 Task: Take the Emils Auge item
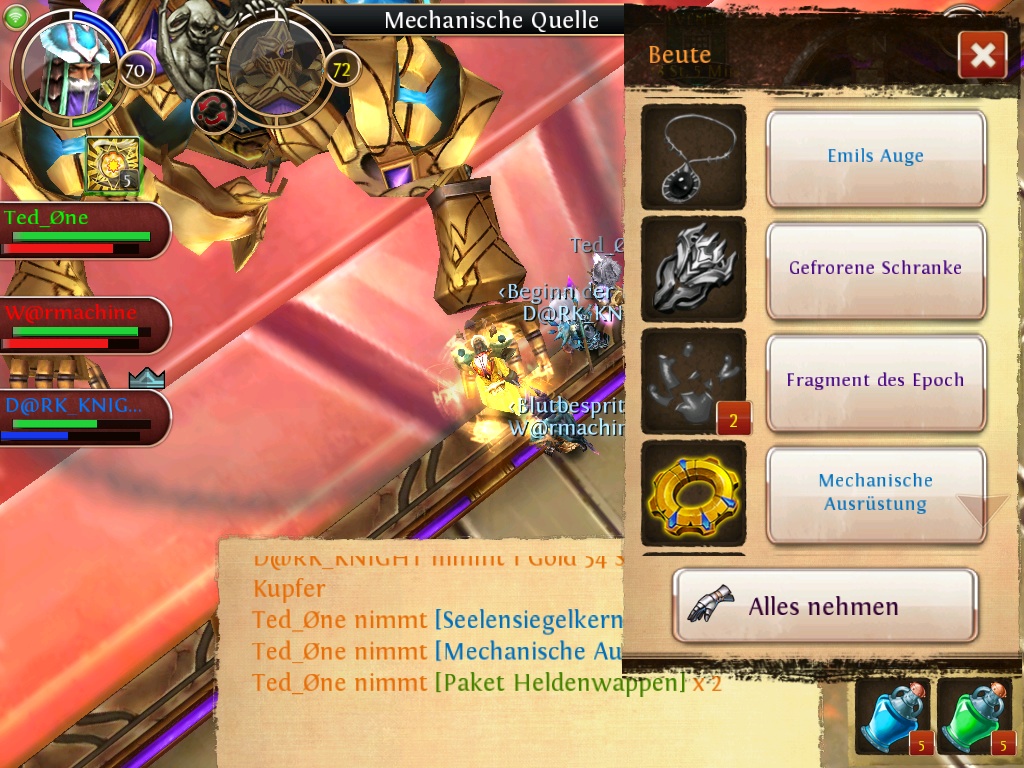tap(875, 157)
